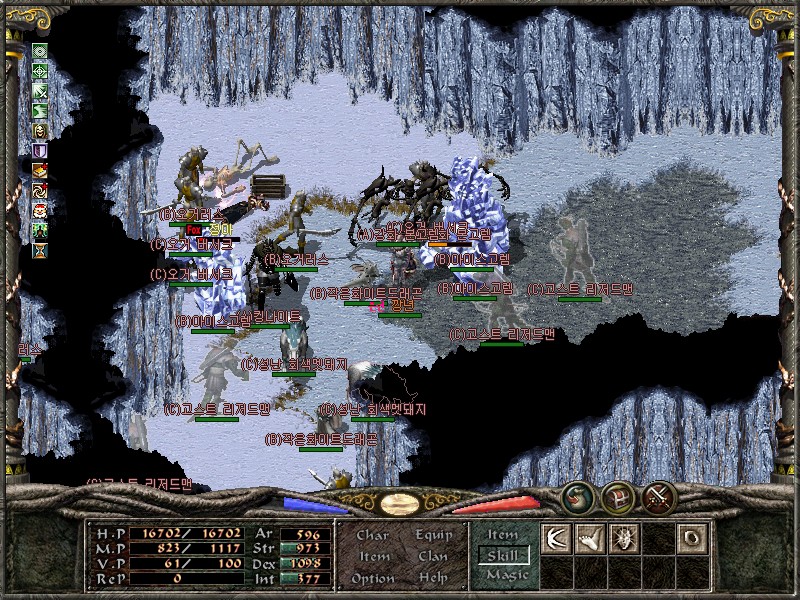This screenshot has width=800, height=600.
Task: Activate the crescent slash skill slot
Action: click(x=556, y=538)
